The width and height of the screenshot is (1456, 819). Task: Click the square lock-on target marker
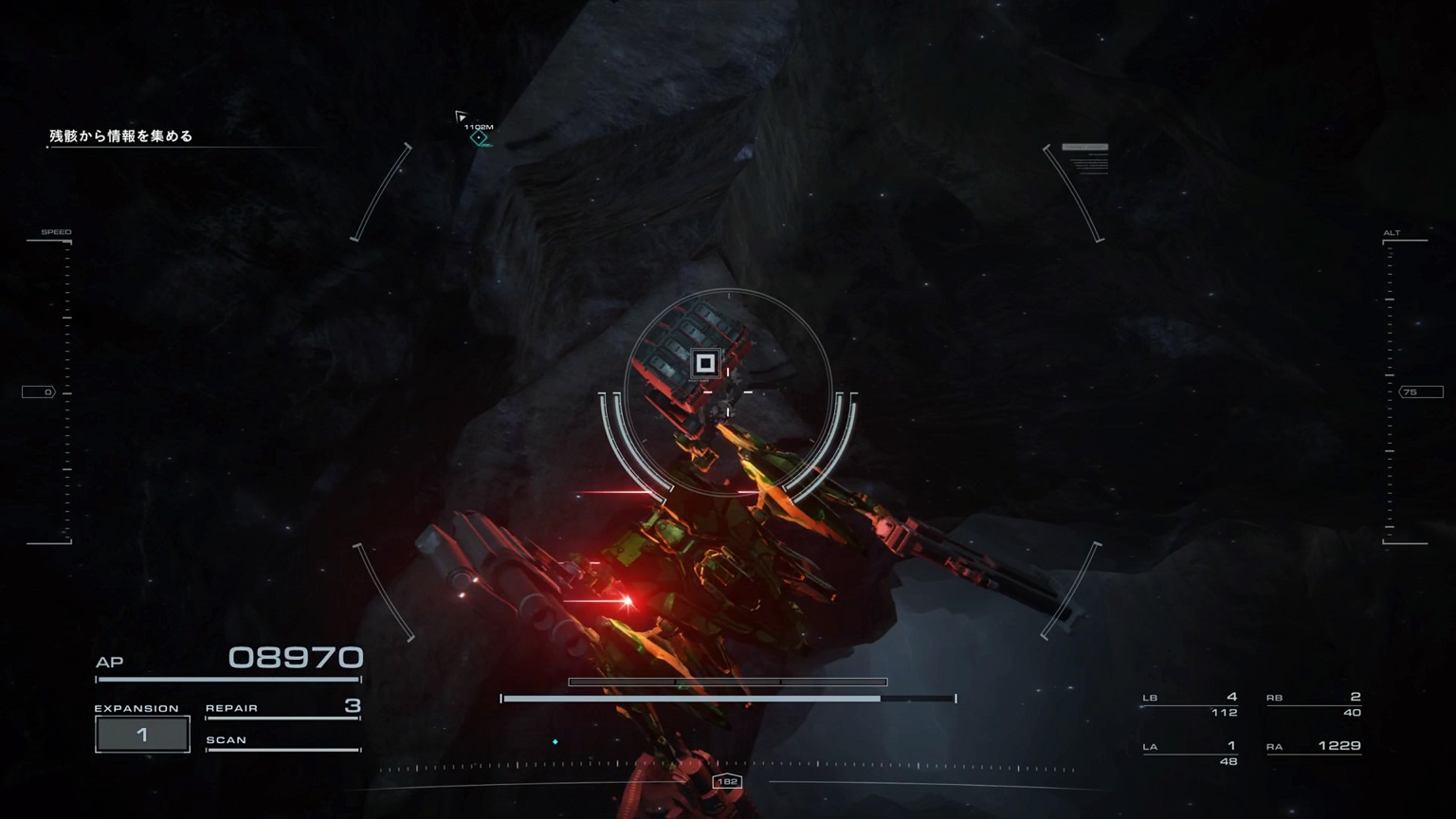pos(705,363)
